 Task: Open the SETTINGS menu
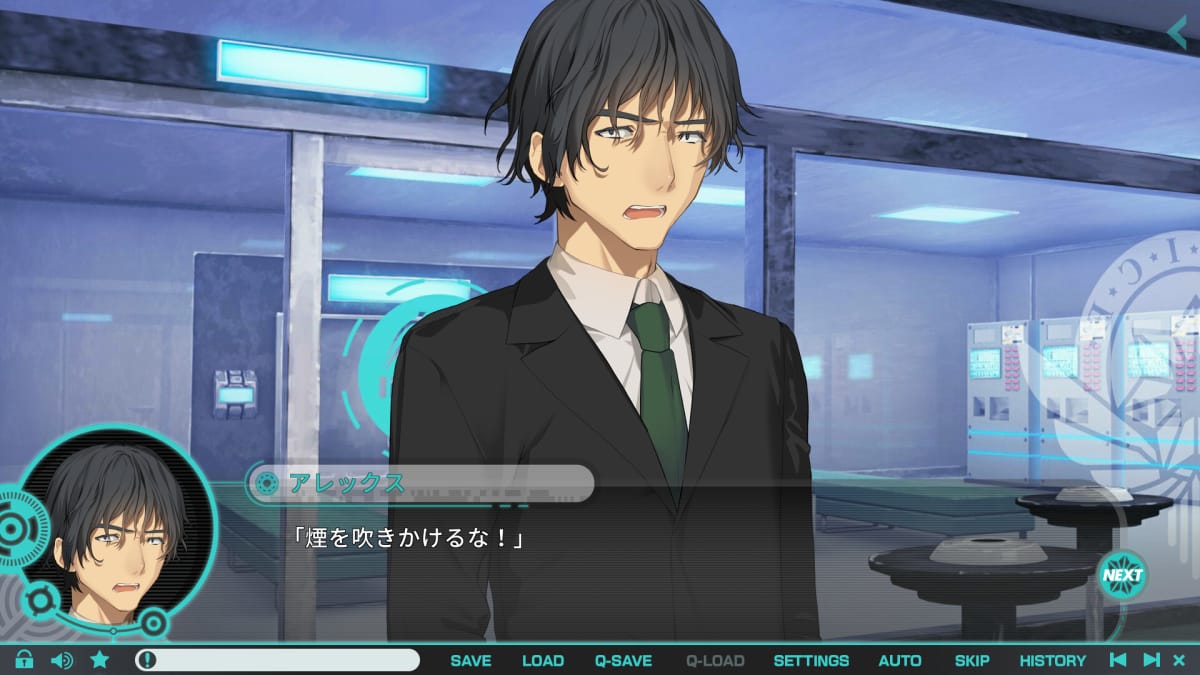tap(811, 660)
